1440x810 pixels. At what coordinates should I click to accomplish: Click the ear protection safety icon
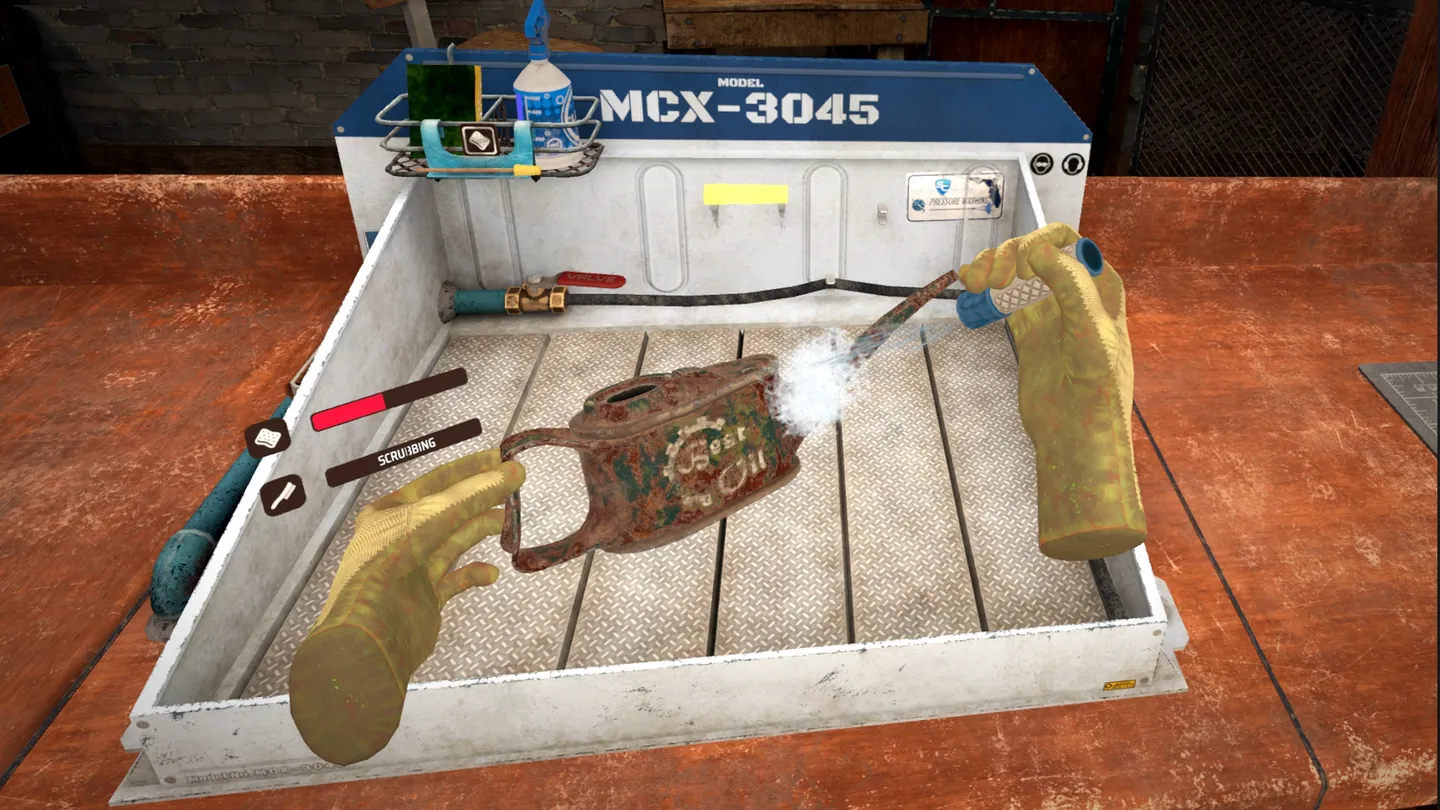(x=1073, y=164)
